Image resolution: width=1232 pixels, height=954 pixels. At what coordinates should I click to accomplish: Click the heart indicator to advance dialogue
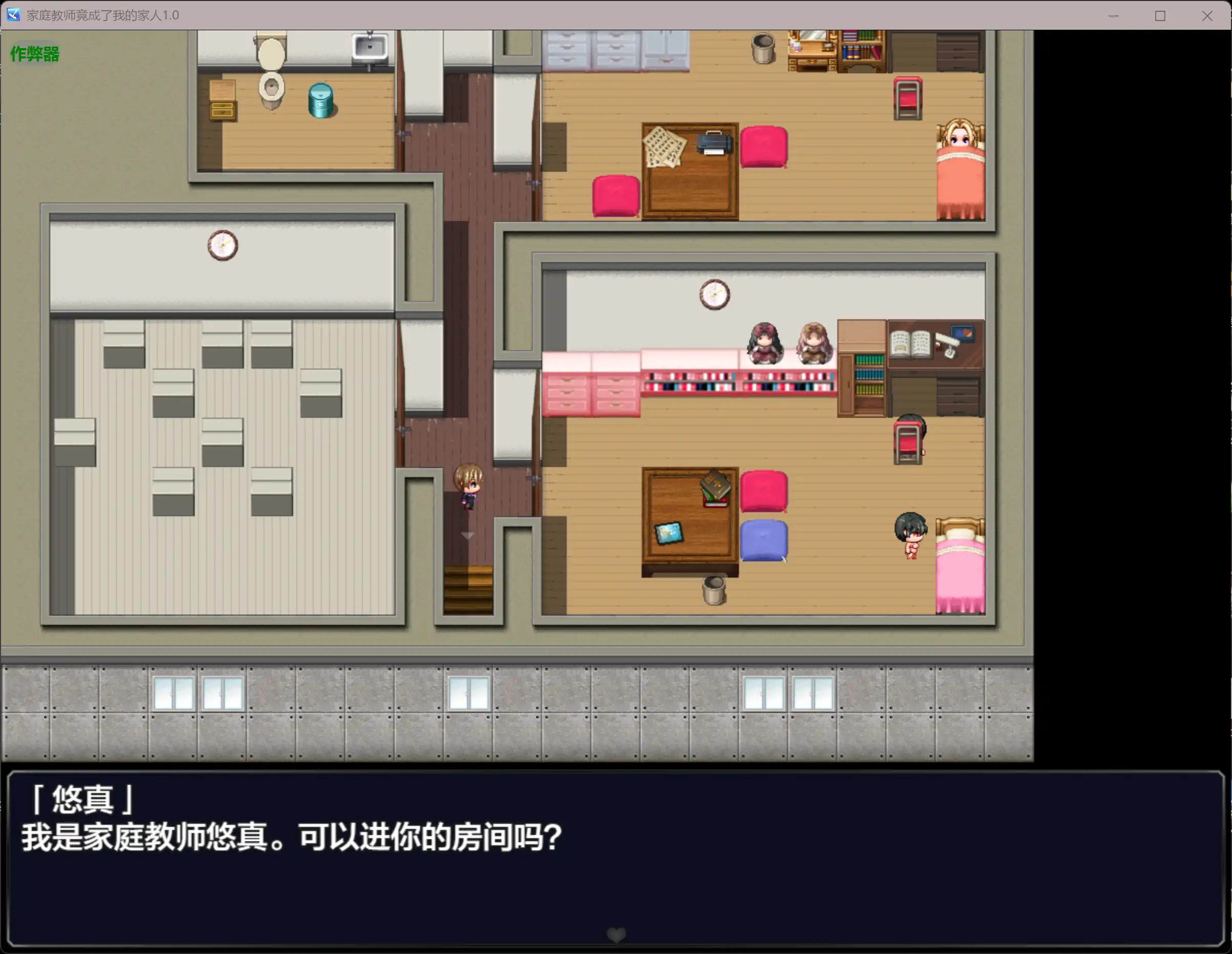(615, 934)
